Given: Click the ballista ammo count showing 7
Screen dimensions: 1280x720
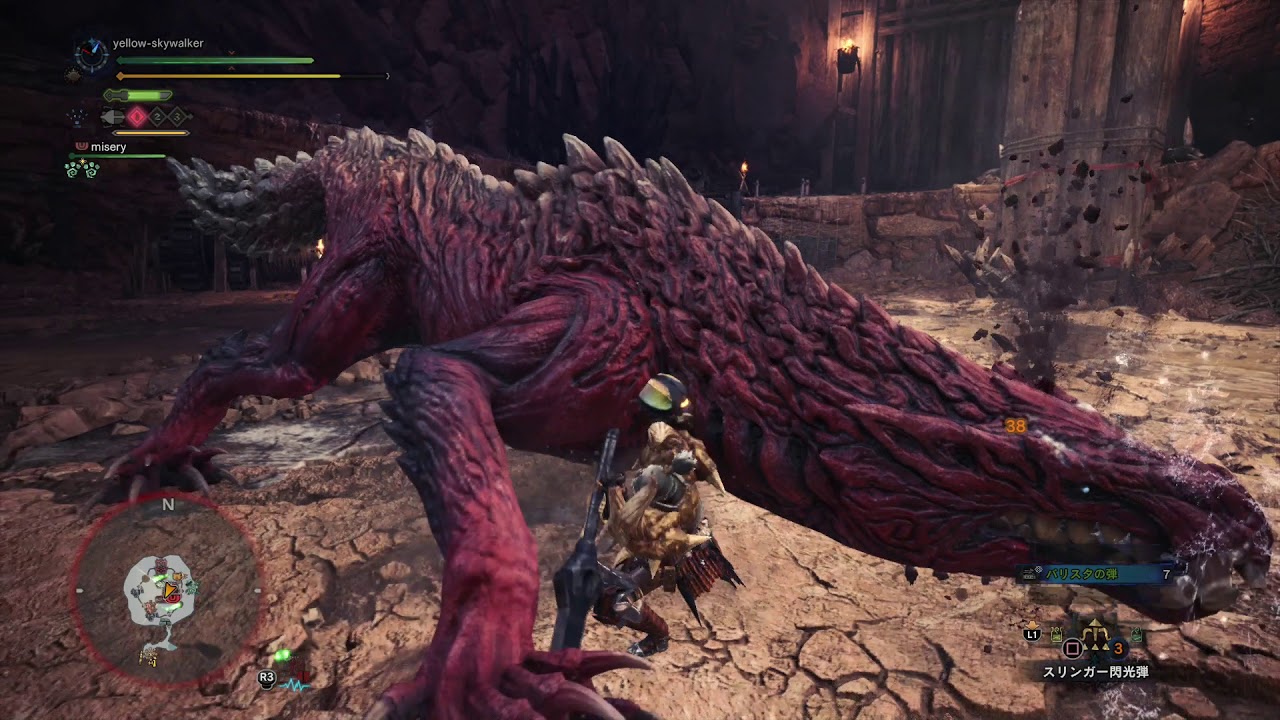Looking at the screenshot, I should pos(1166,574).
